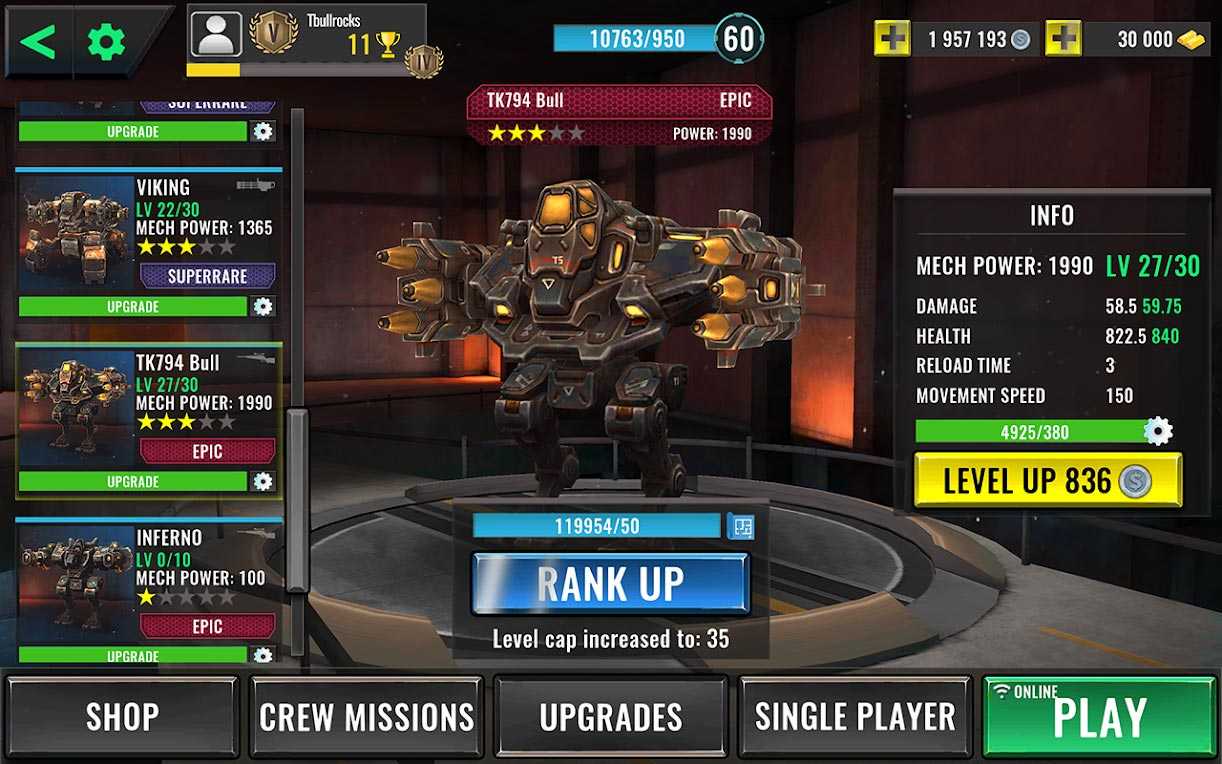Click the Rank Up button
Viewport: 1222px width, 764px height.
610,583
